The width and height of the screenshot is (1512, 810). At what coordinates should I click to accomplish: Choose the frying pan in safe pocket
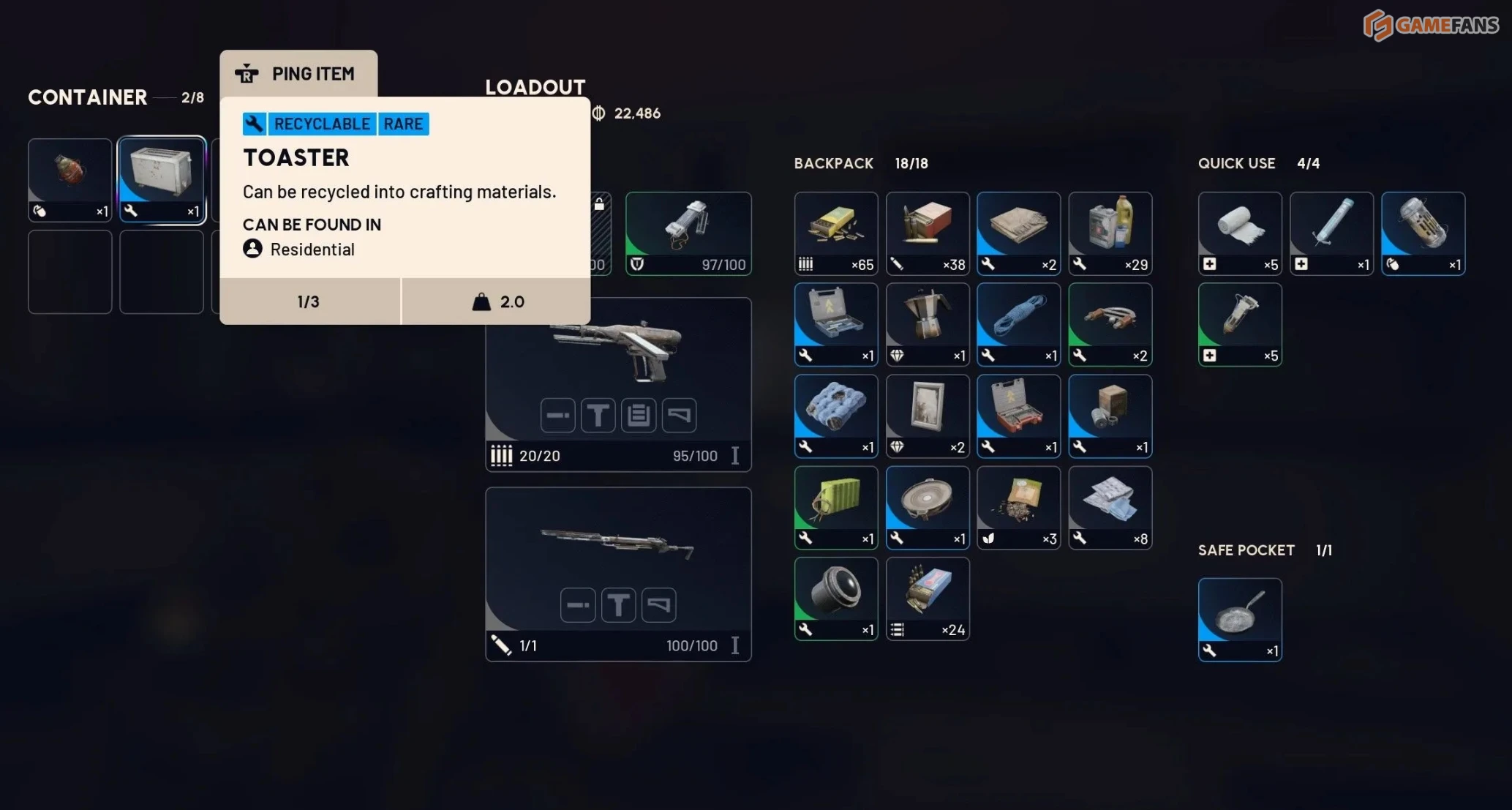point(1240,619)
